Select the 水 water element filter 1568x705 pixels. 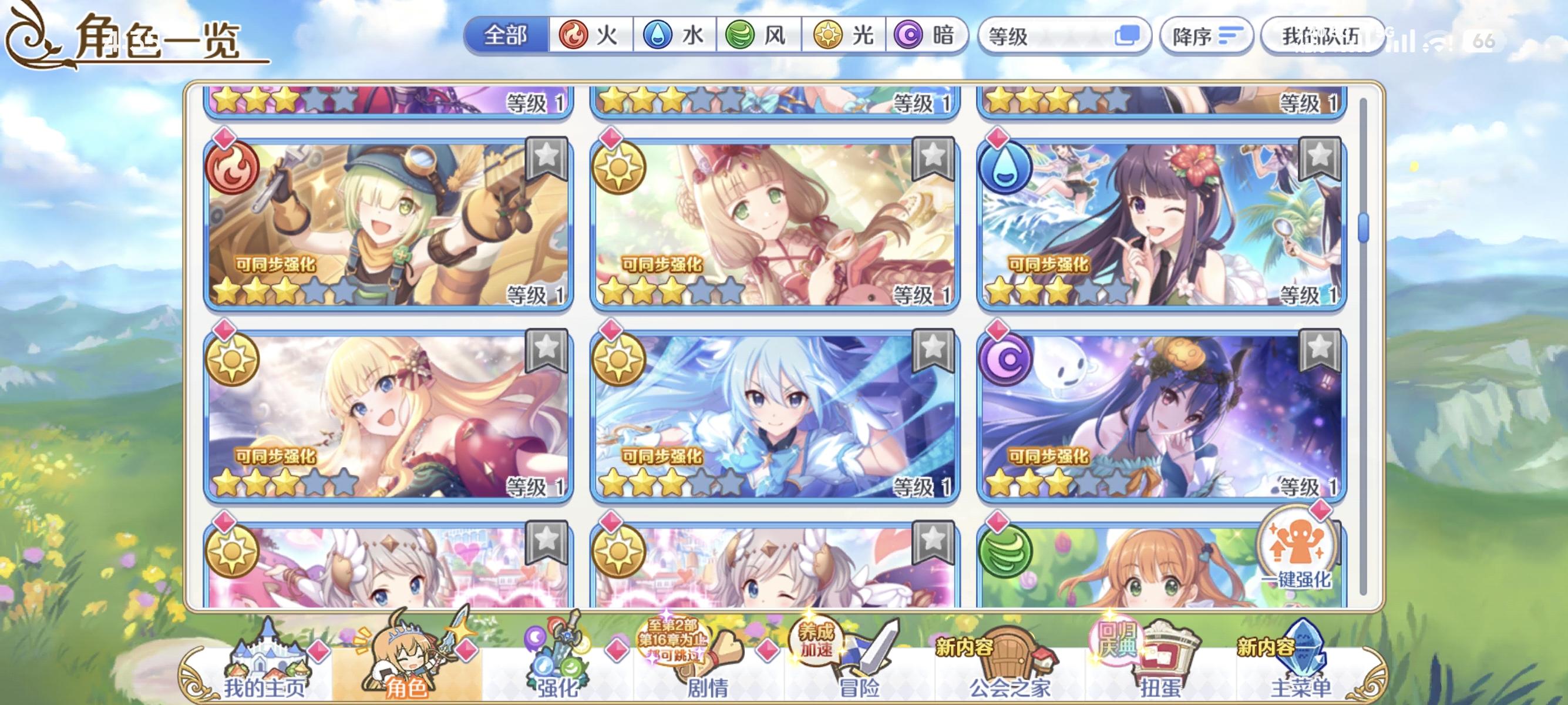(x=676, y=36)
